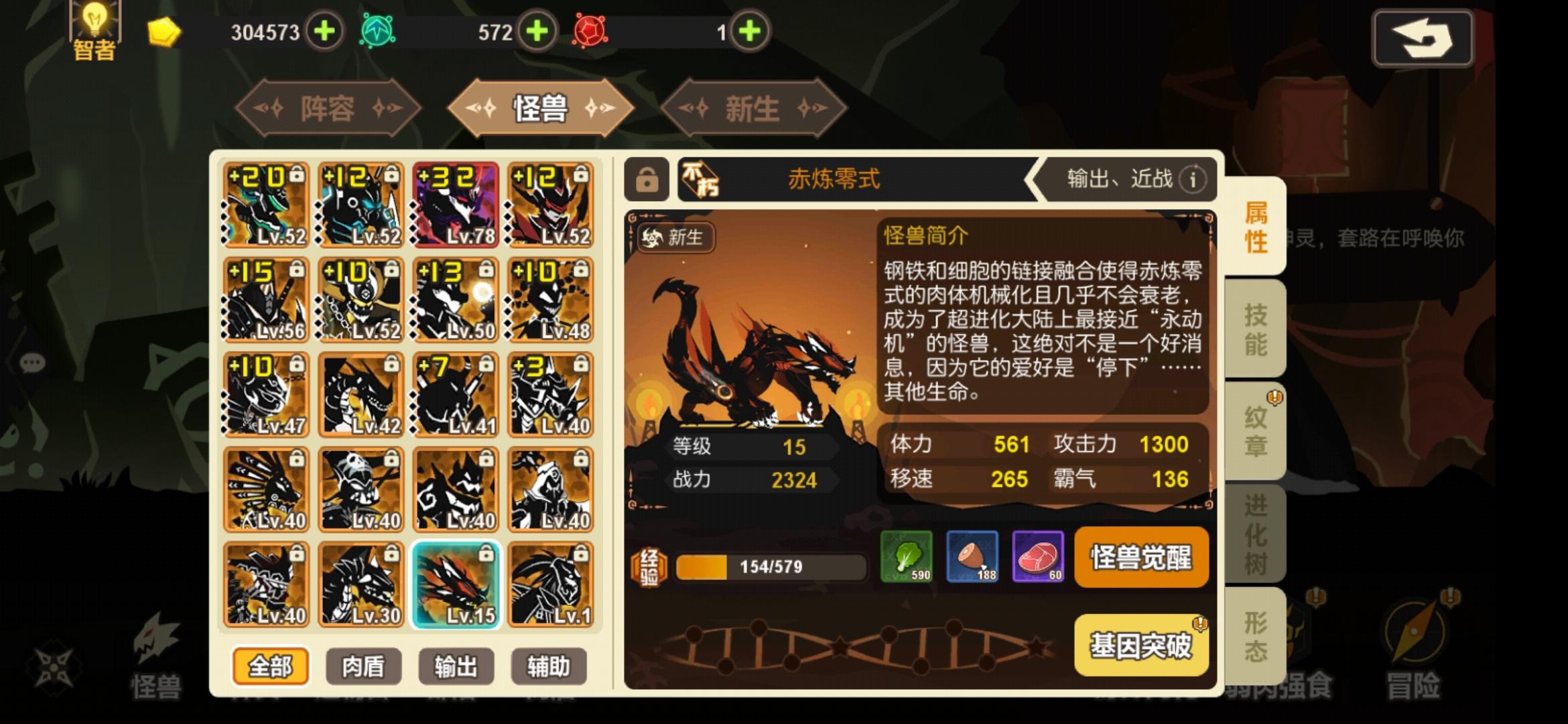
Task: Expand more gold with the plus button
Action: tap(324, 30)
